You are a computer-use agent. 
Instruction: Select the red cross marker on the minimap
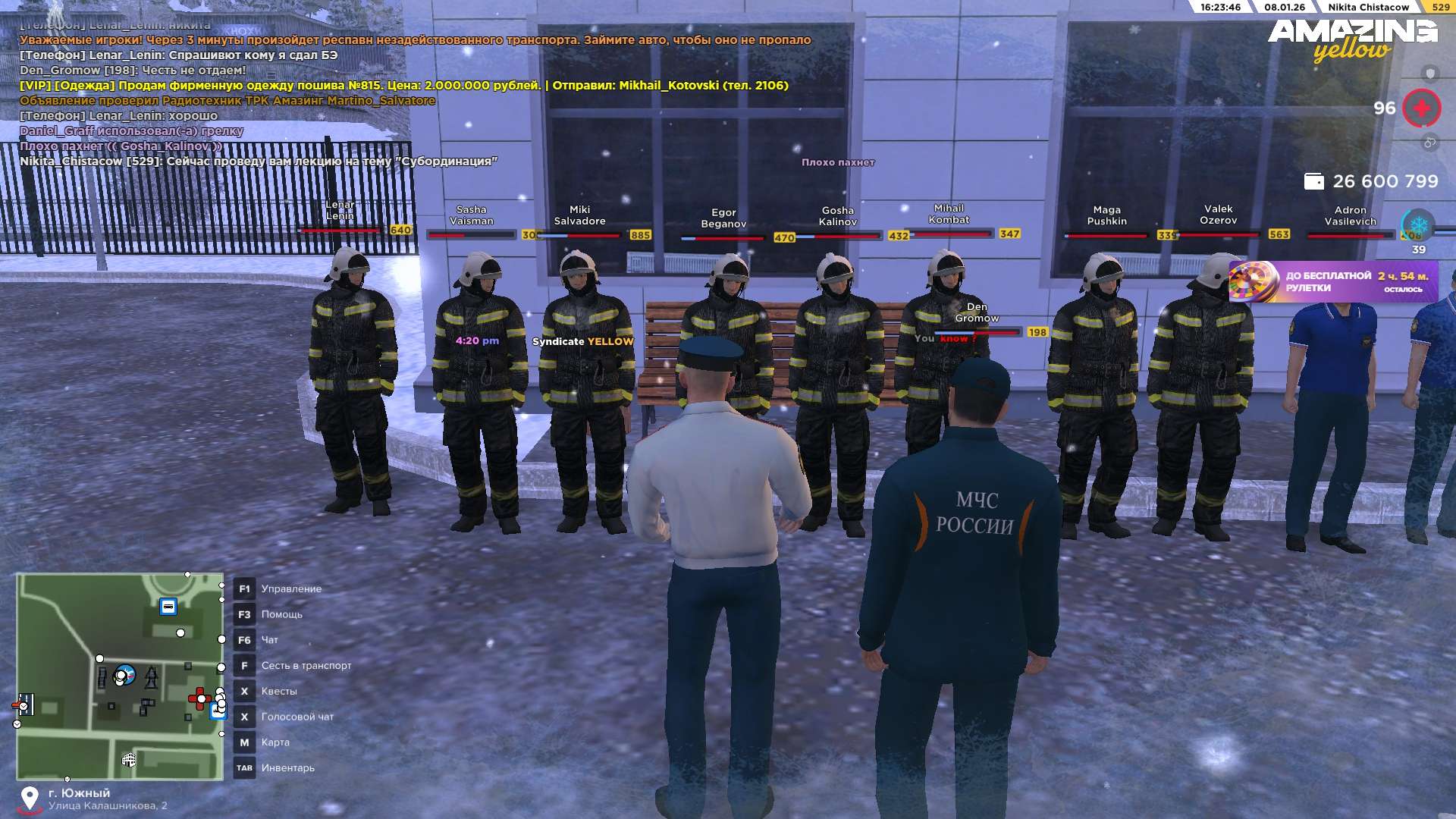point(199,698)
